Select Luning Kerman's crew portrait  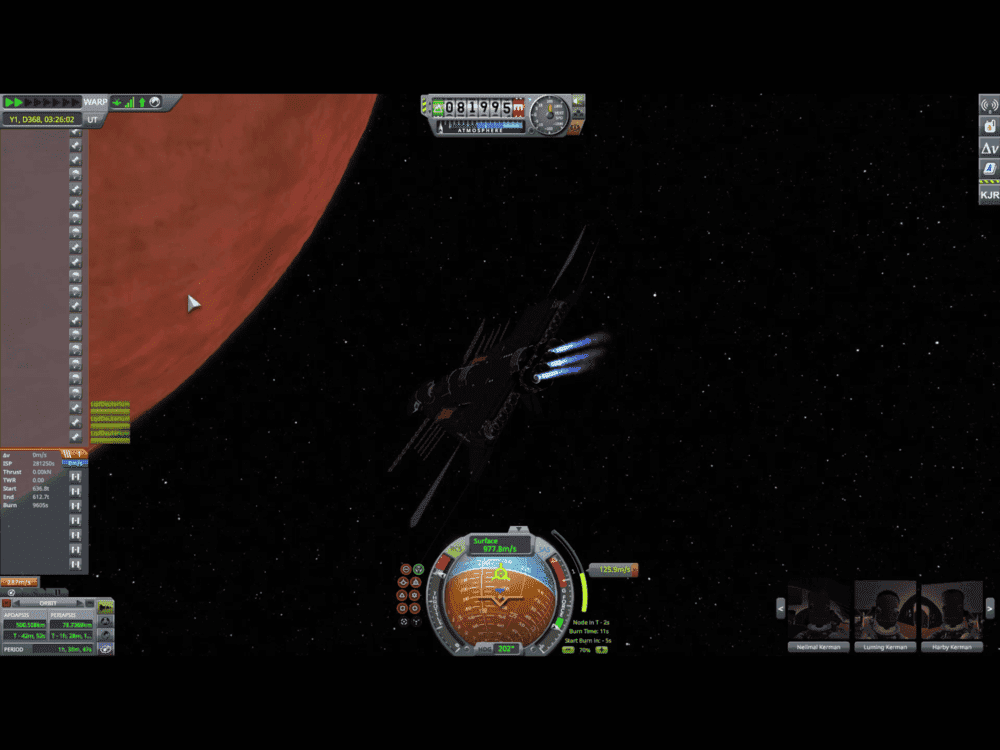884,611
